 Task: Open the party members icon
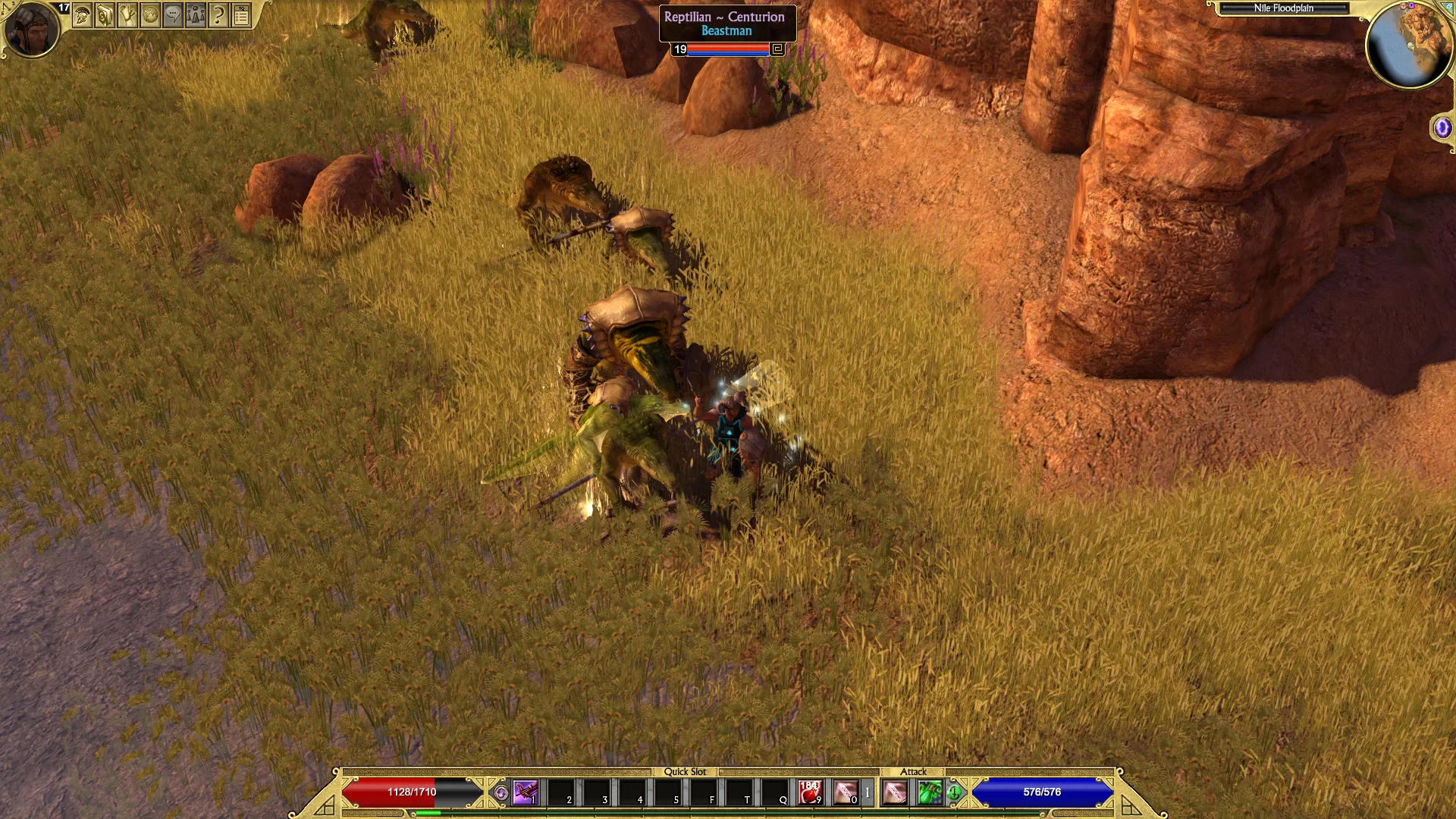pos(196,14)
